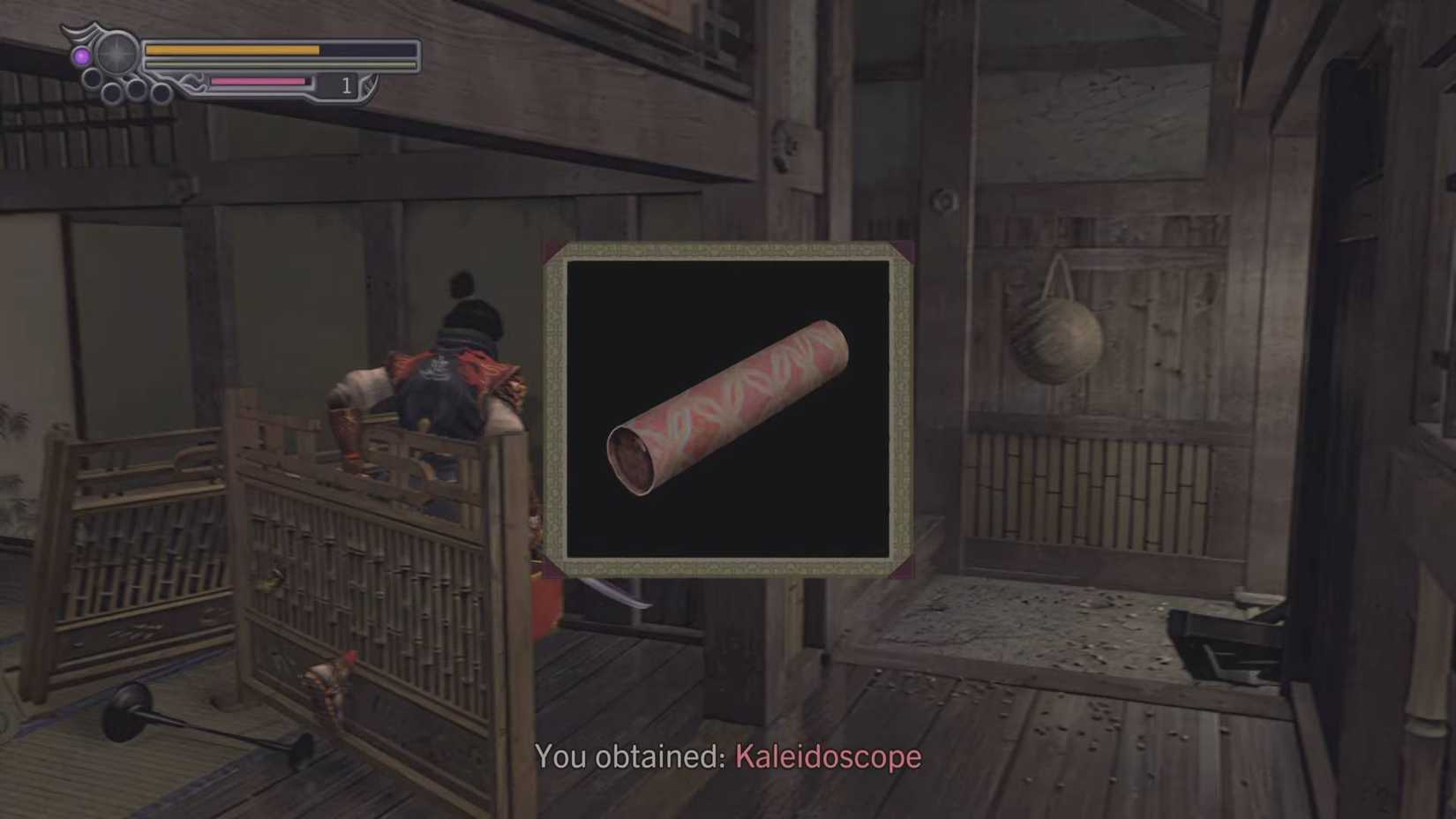Click the lowest empty orb on the HUD
This screenshot has height=819, width=1456.
111,92
